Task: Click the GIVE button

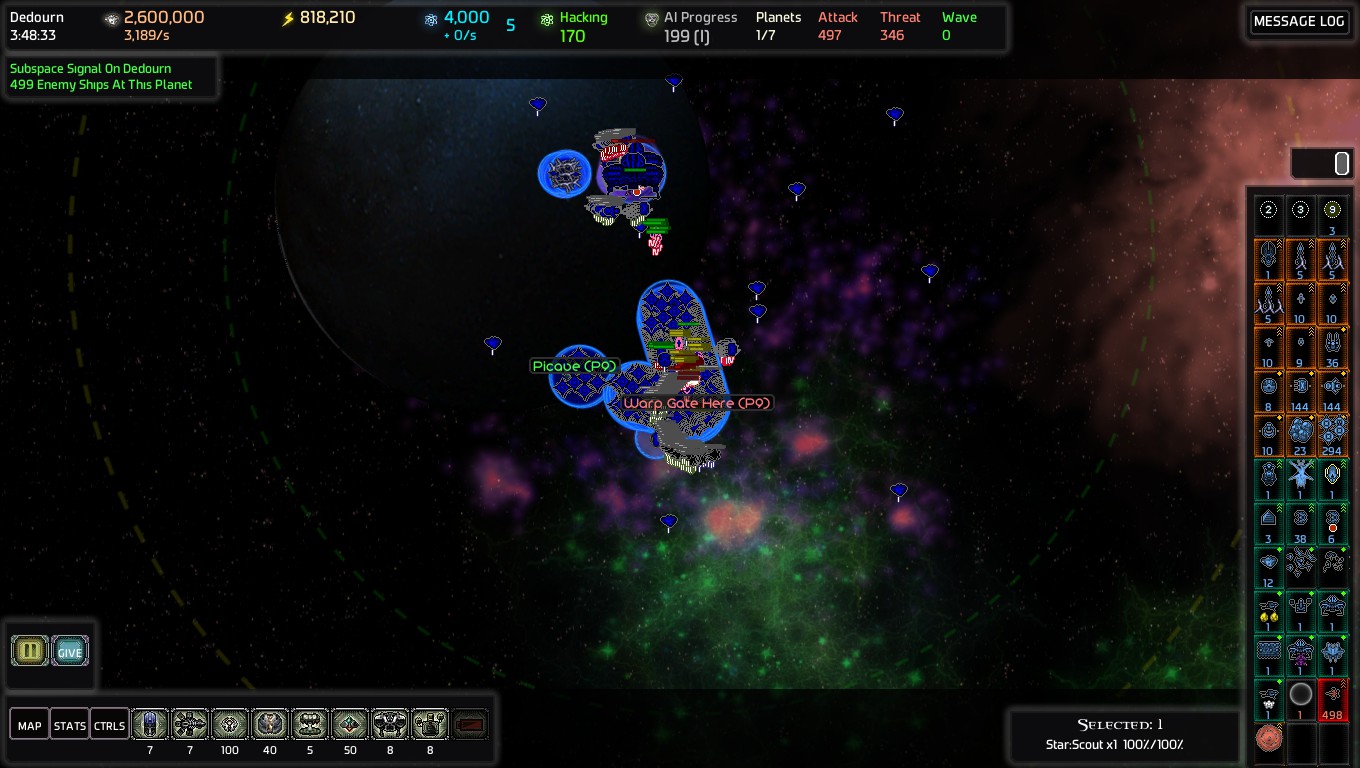Action: coord(70,651)
